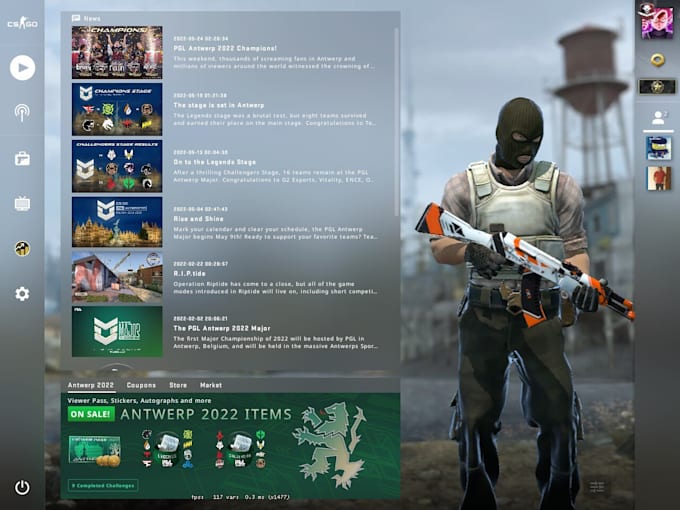Click the CS:GO logo
This screenshot has width=680, height=510.
pos(22,23)
